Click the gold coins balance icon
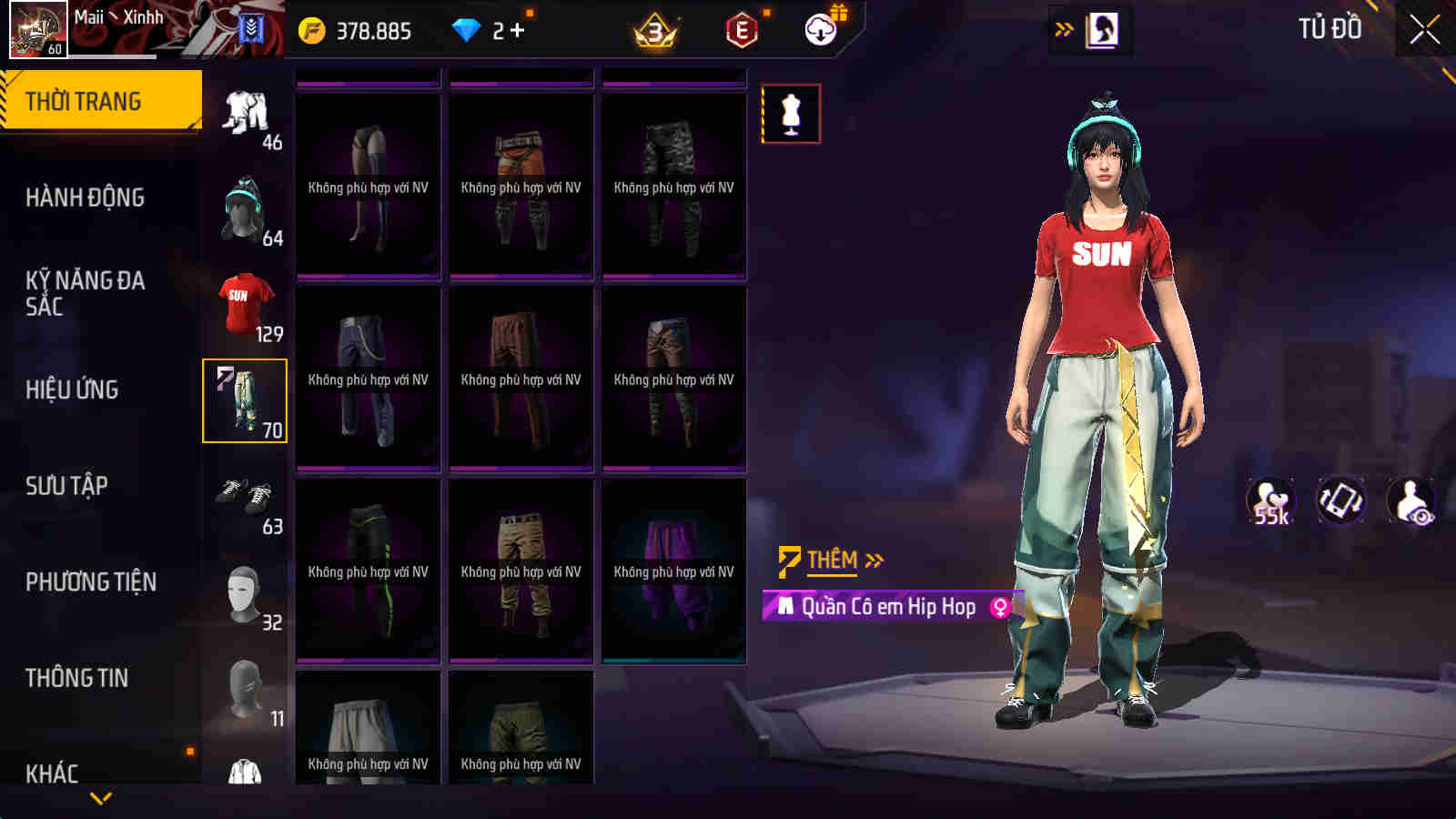Image resolution: width=1456 pixels, height=819 pixels. click(314, 32)
